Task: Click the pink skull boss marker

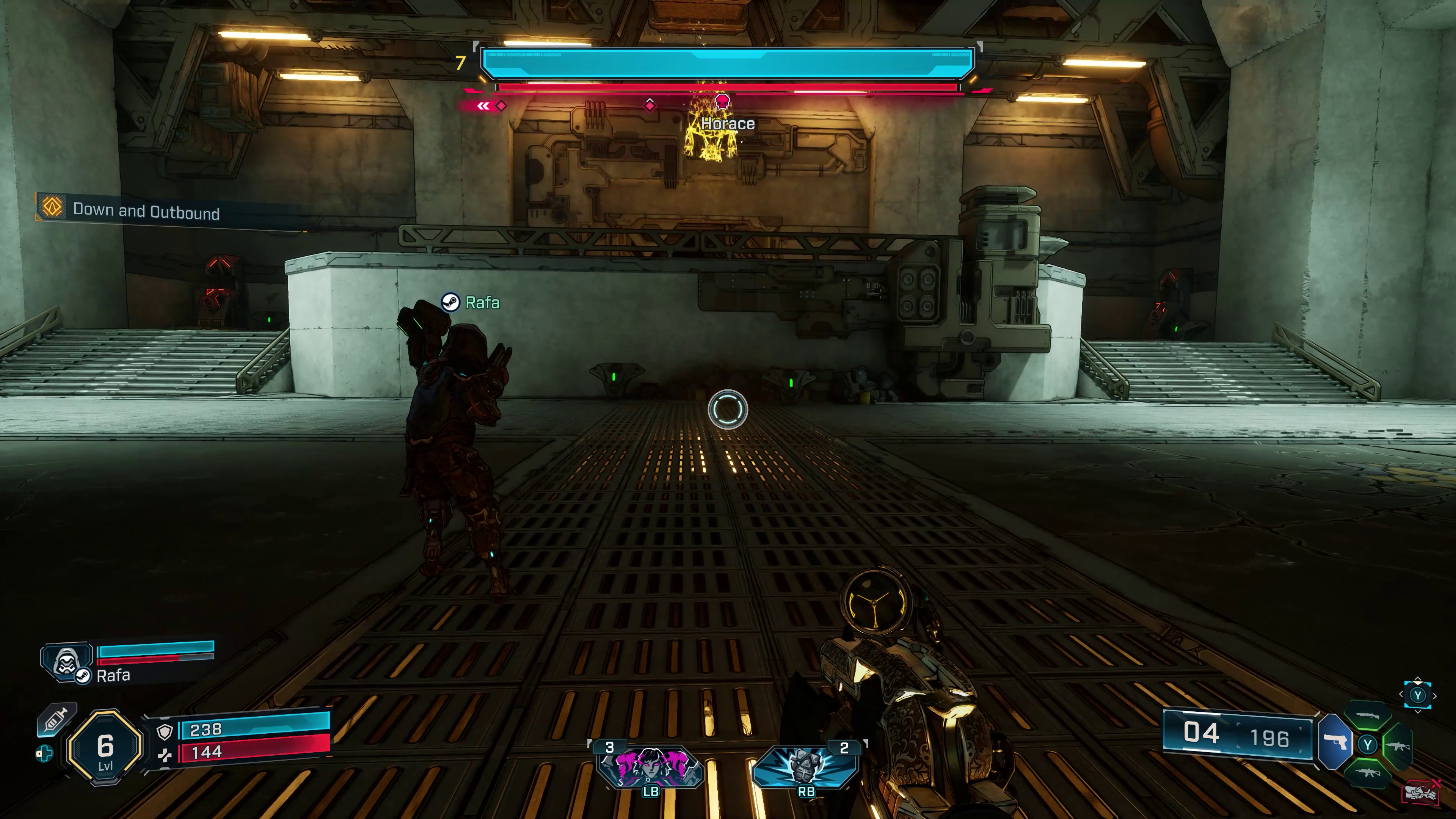Action: [x=722, y=102]
